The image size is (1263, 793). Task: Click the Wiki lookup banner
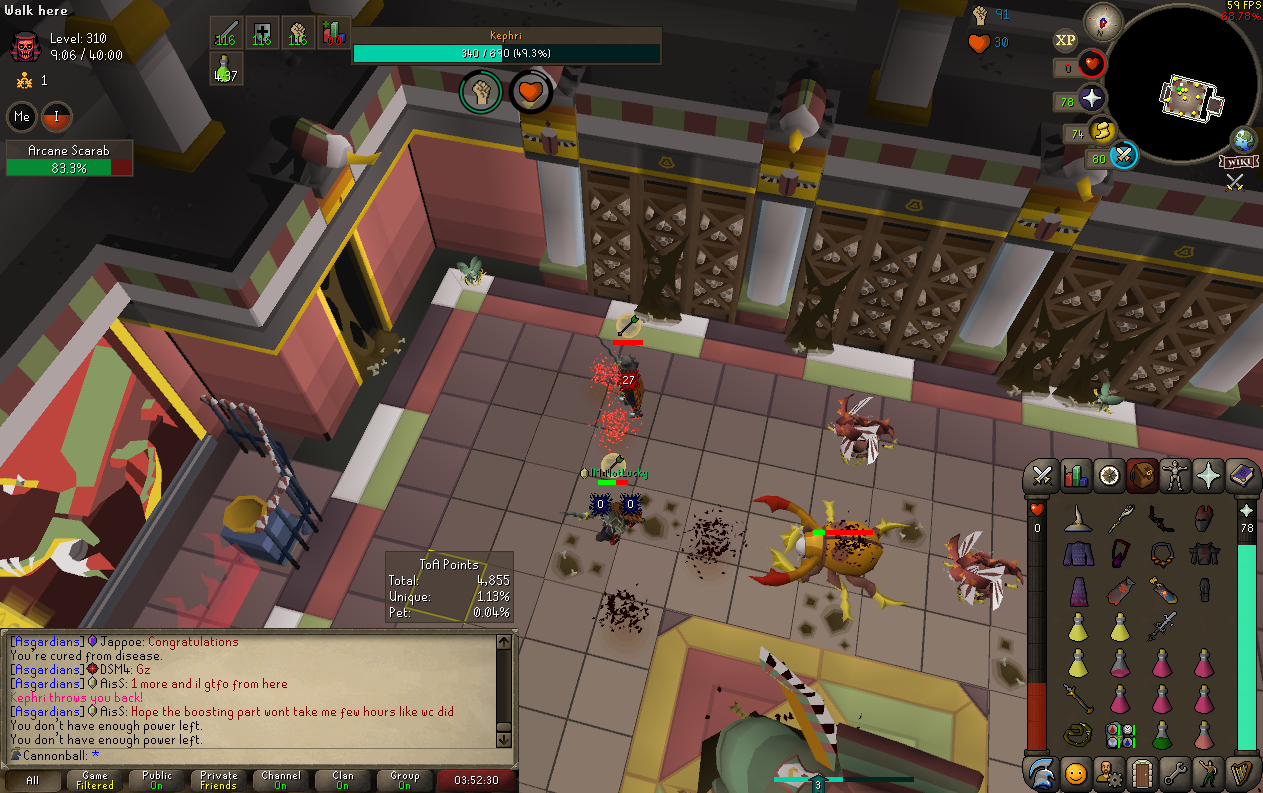1237,161
